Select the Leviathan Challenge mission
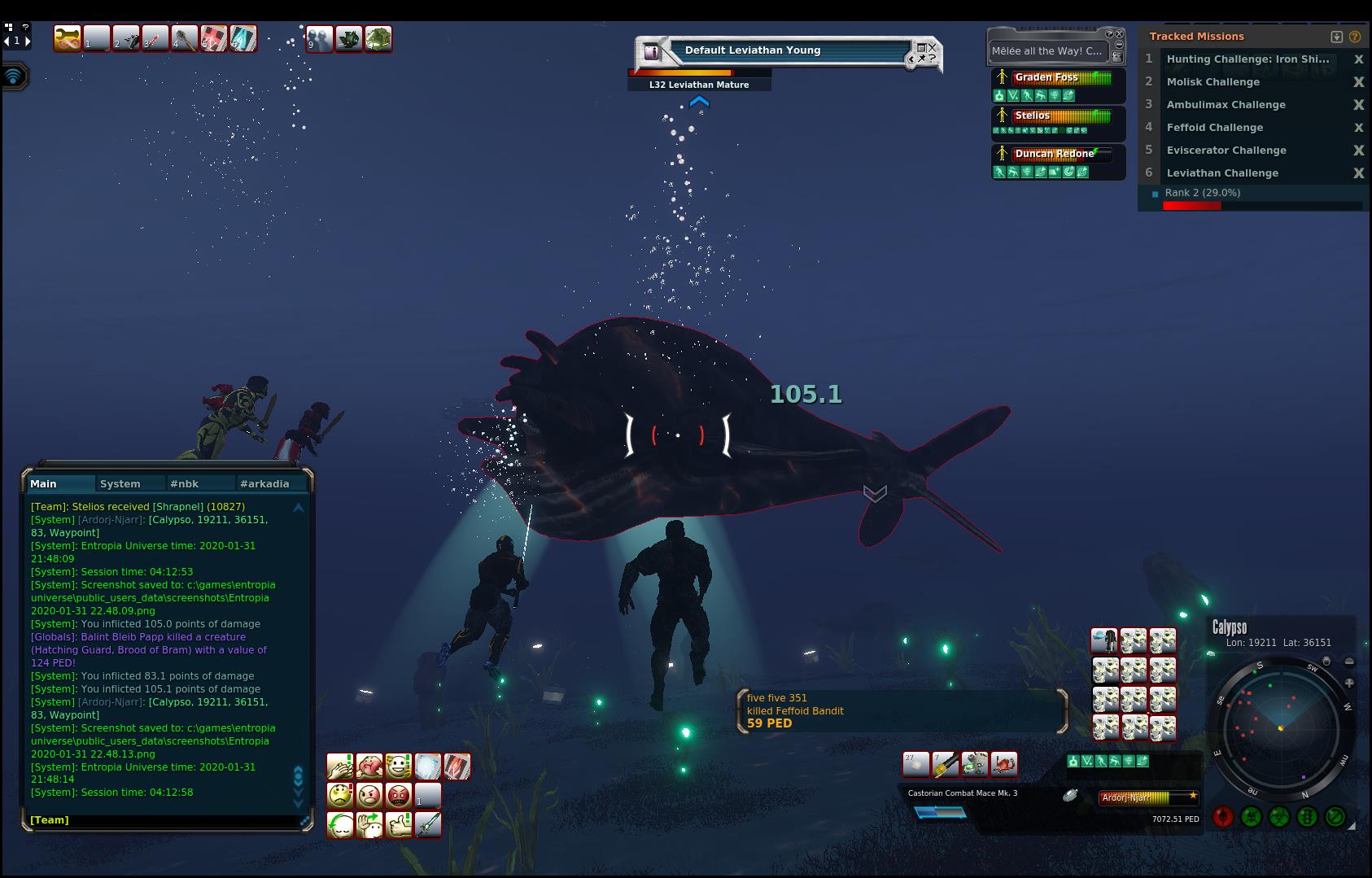 (x=1222, y=173)
